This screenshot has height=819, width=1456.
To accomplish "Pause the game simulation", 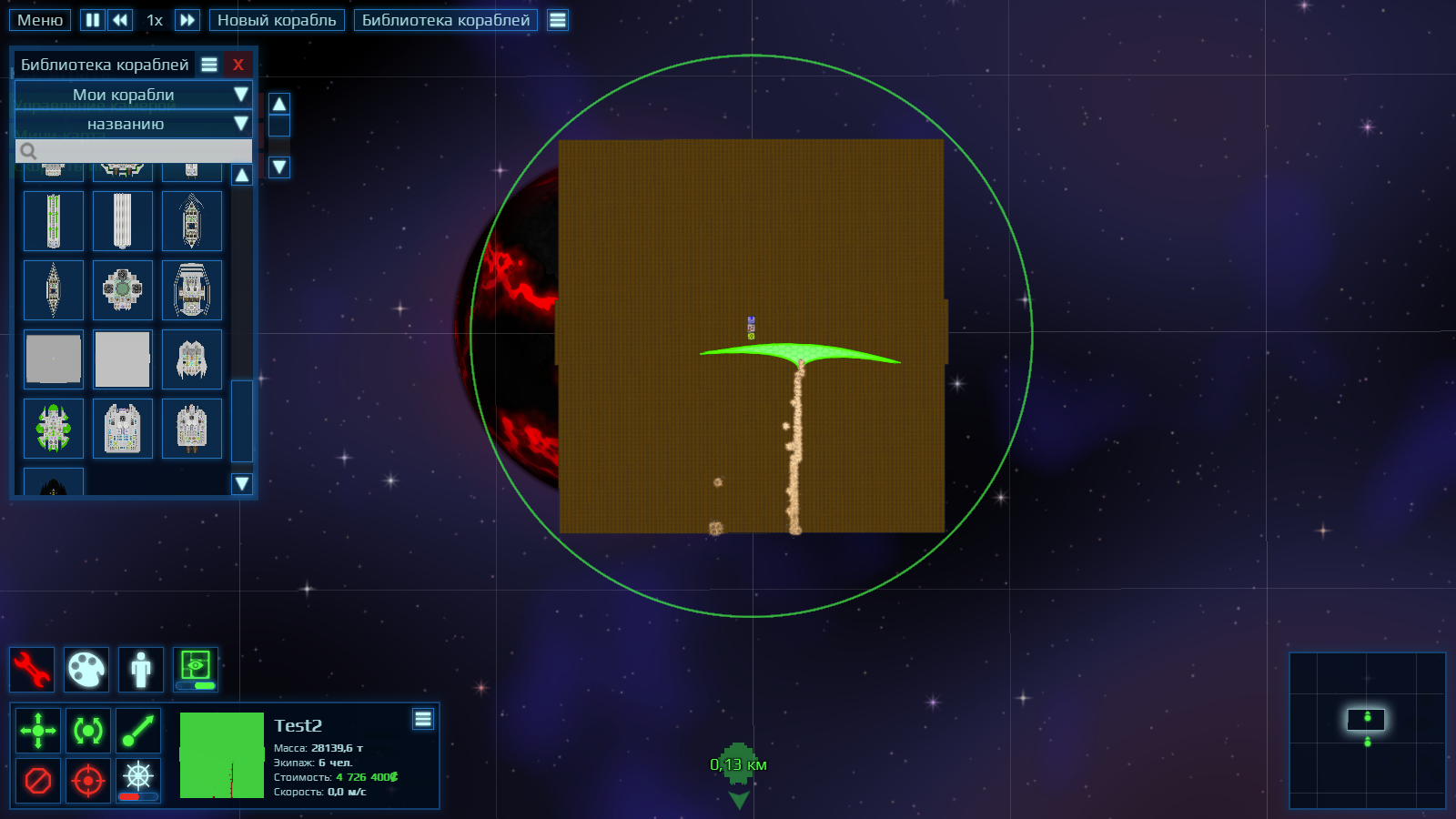I will (x=93, y=20).
